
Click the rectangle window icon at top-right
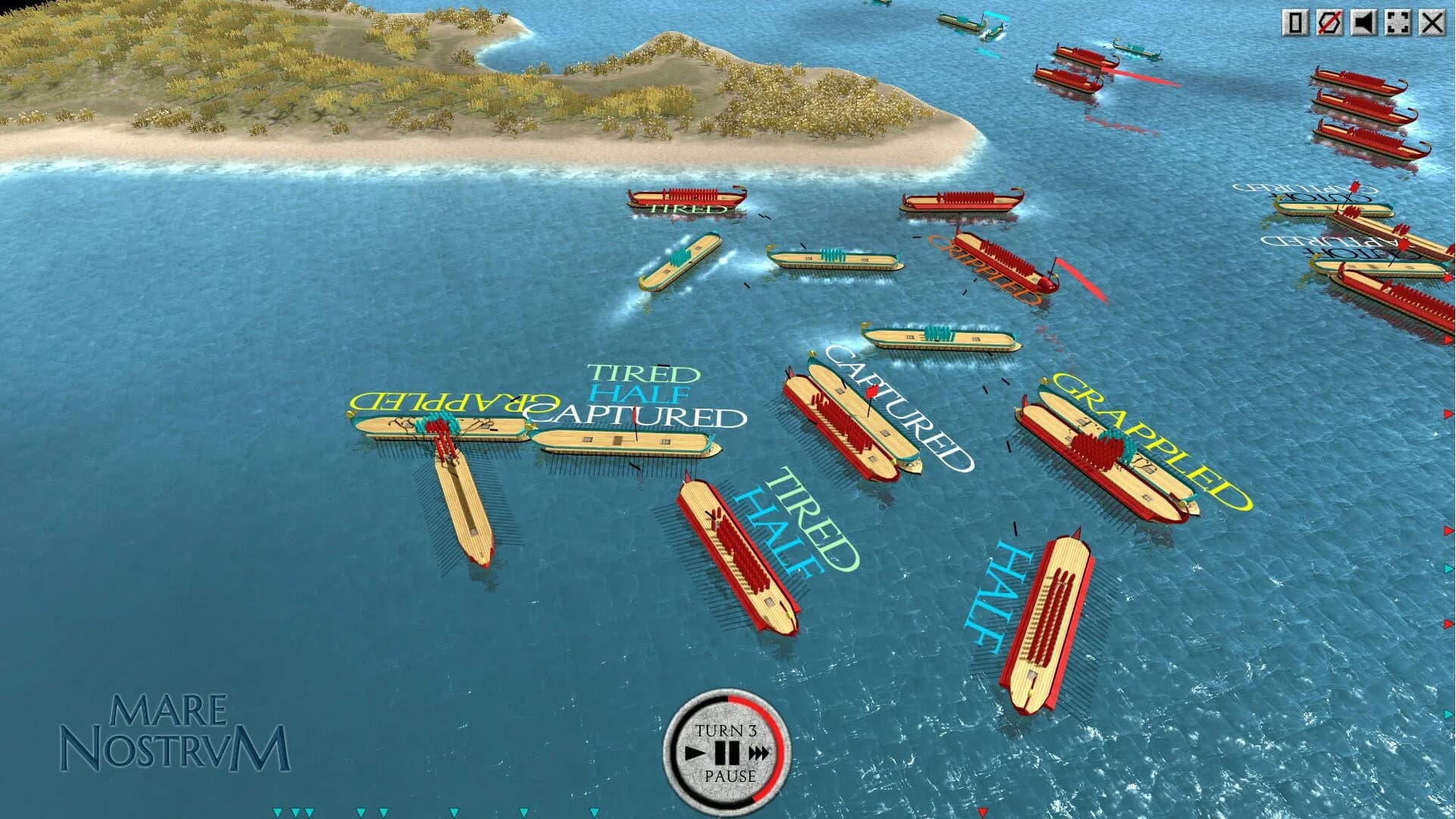point(1294,23)
